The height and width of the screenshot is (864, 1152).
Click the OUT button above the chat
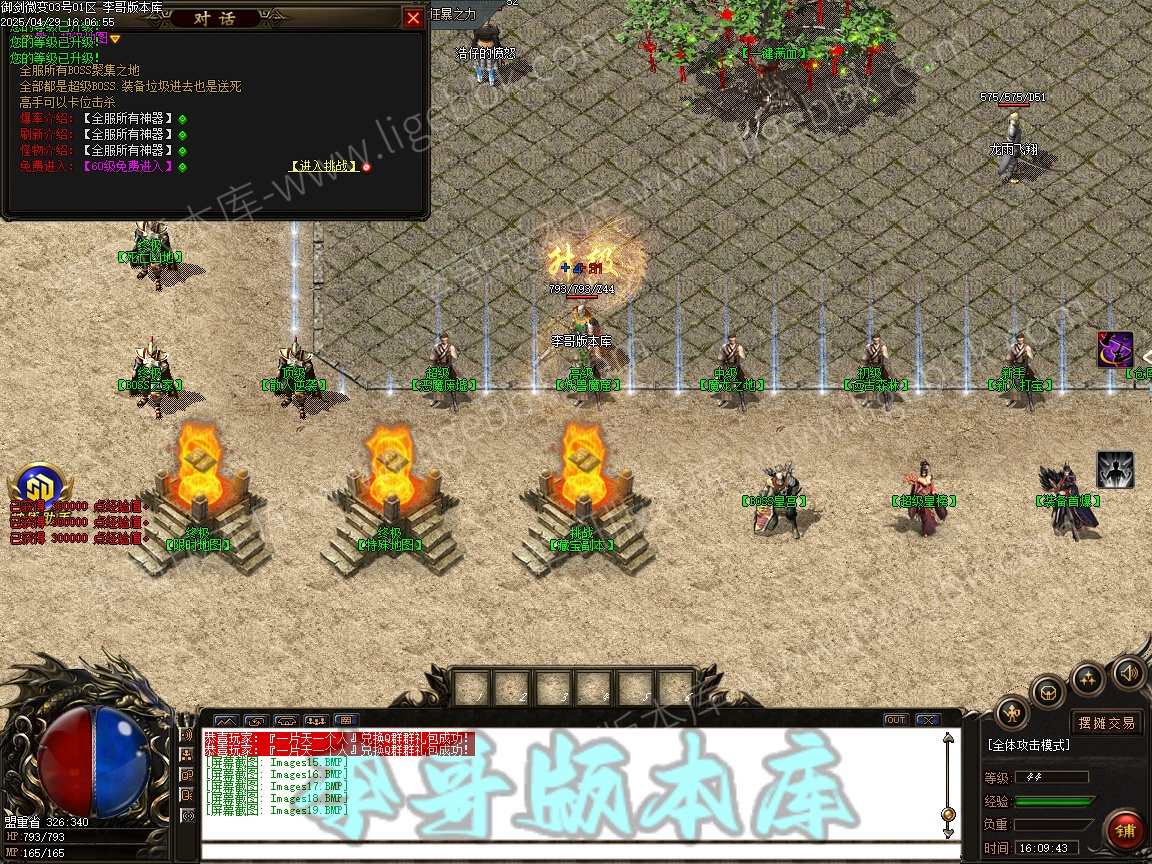[896, 720]
